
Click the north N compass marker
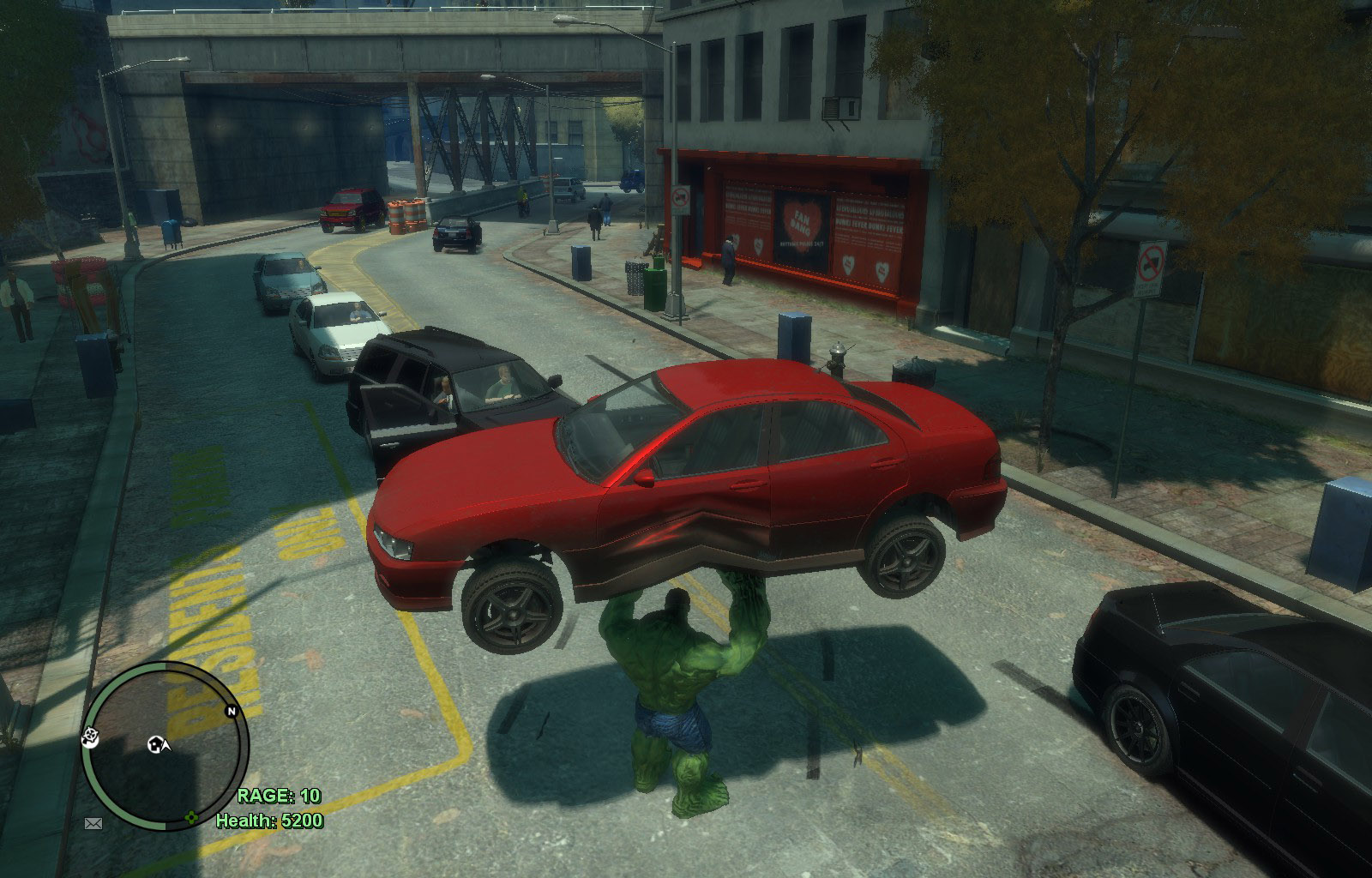pyautogui.click(x=230, y=711)
